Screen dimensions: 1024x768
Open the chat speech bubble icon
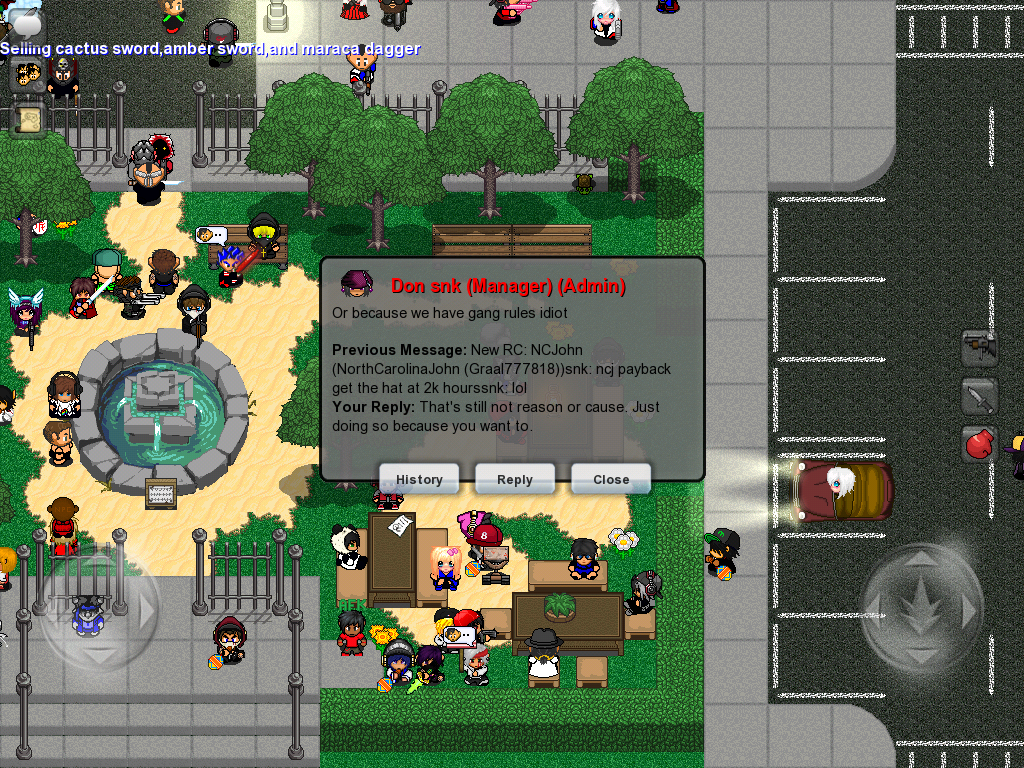pyautogui.click(x=27, y=22)
